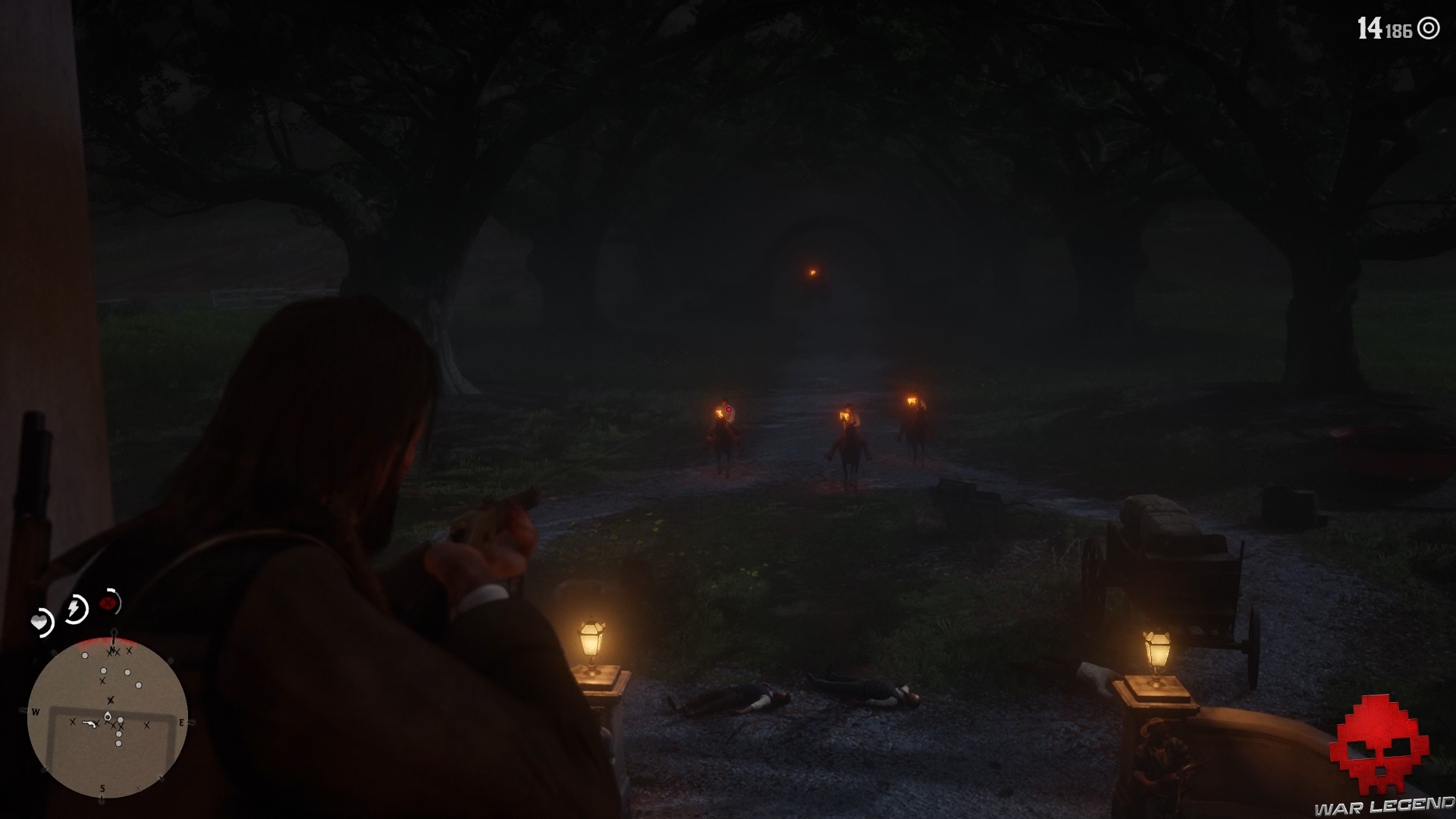Click the east E compass marker
The height and width of the screenshot is (819, 1456).
181,722
